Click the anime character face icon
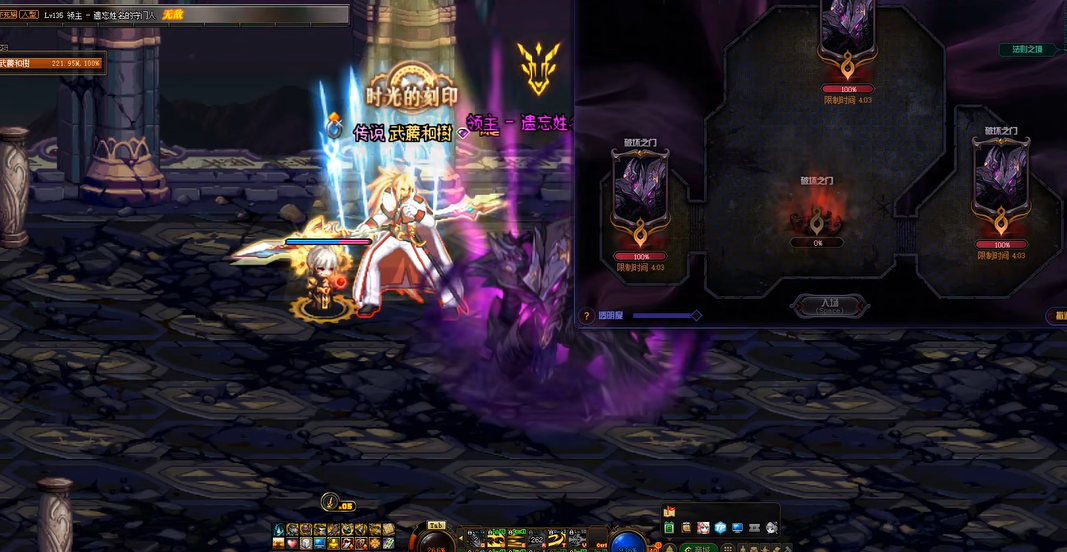 coord(703,527)
